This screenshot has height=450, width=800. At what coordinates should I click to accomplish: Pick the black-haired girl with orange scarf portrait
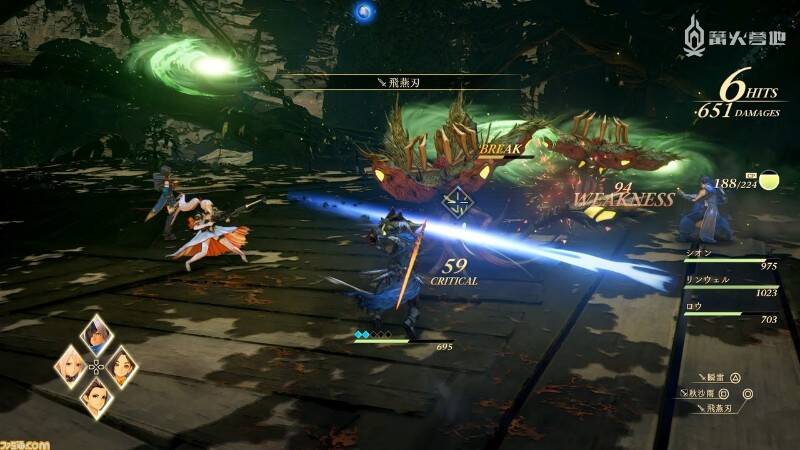tap(121, 366)
